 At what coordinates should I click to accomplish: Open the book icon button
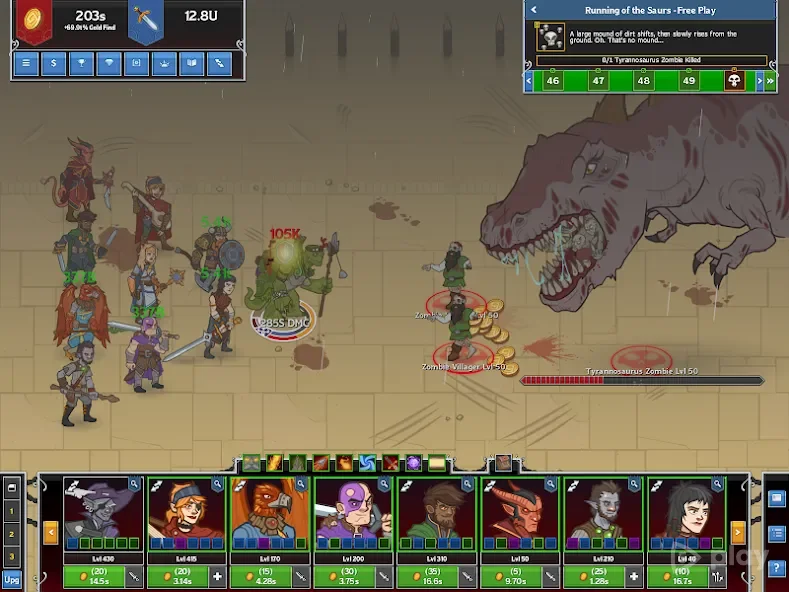pyautogui.click(x=189, y=64)
